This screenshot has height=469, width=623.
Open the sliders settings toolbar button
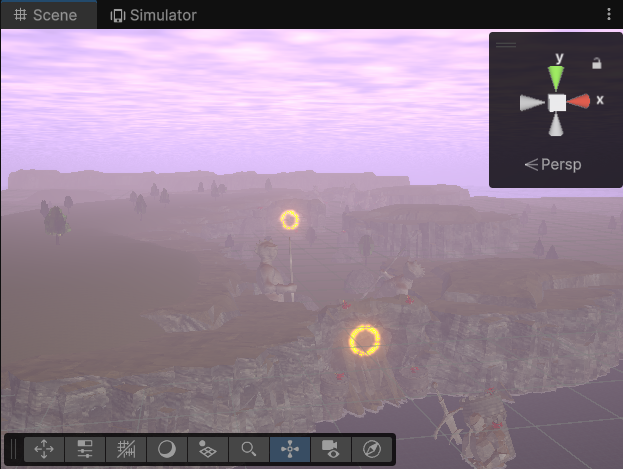tap(86, 449)
